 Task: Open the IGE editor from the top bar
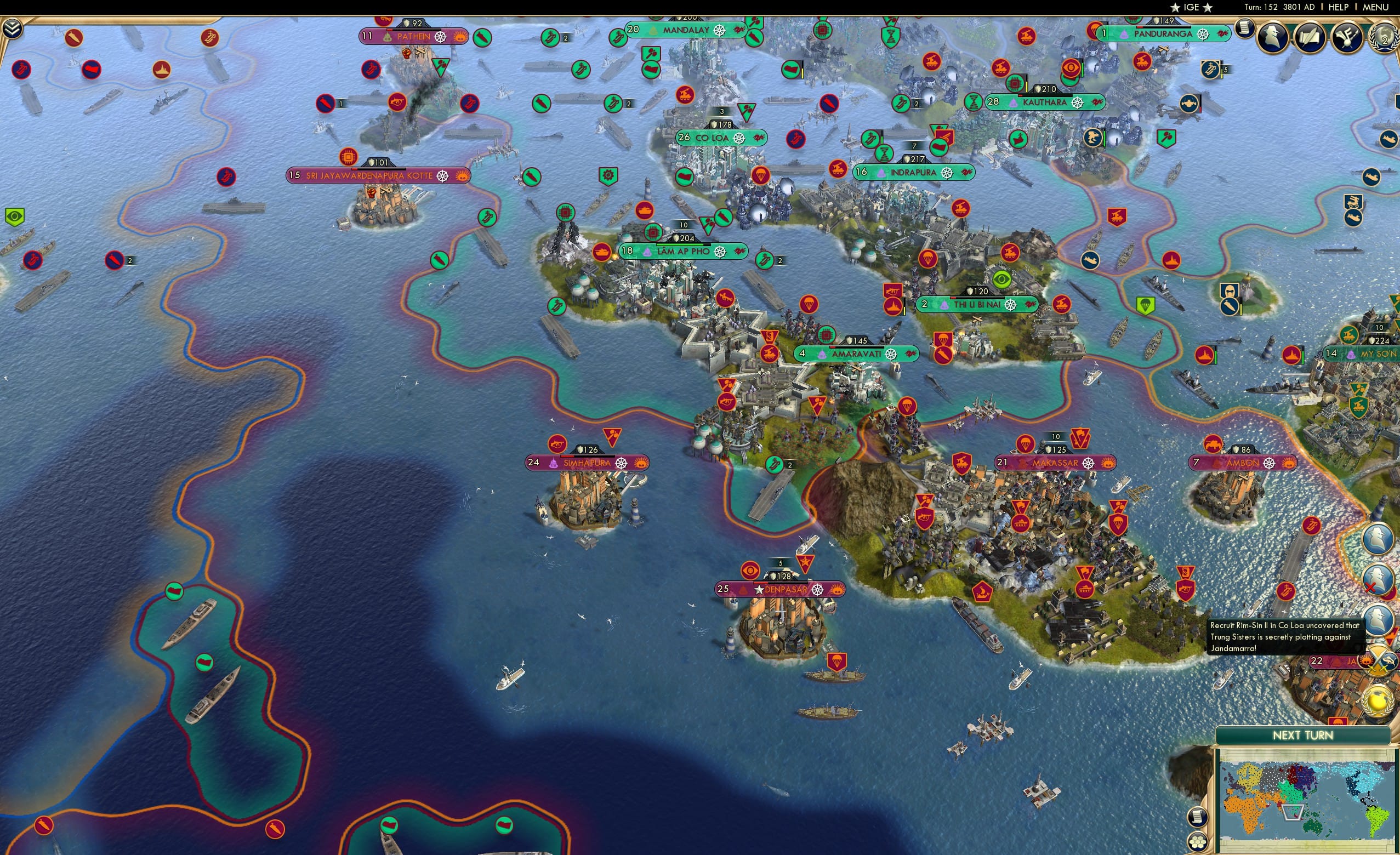[1192, 7]
